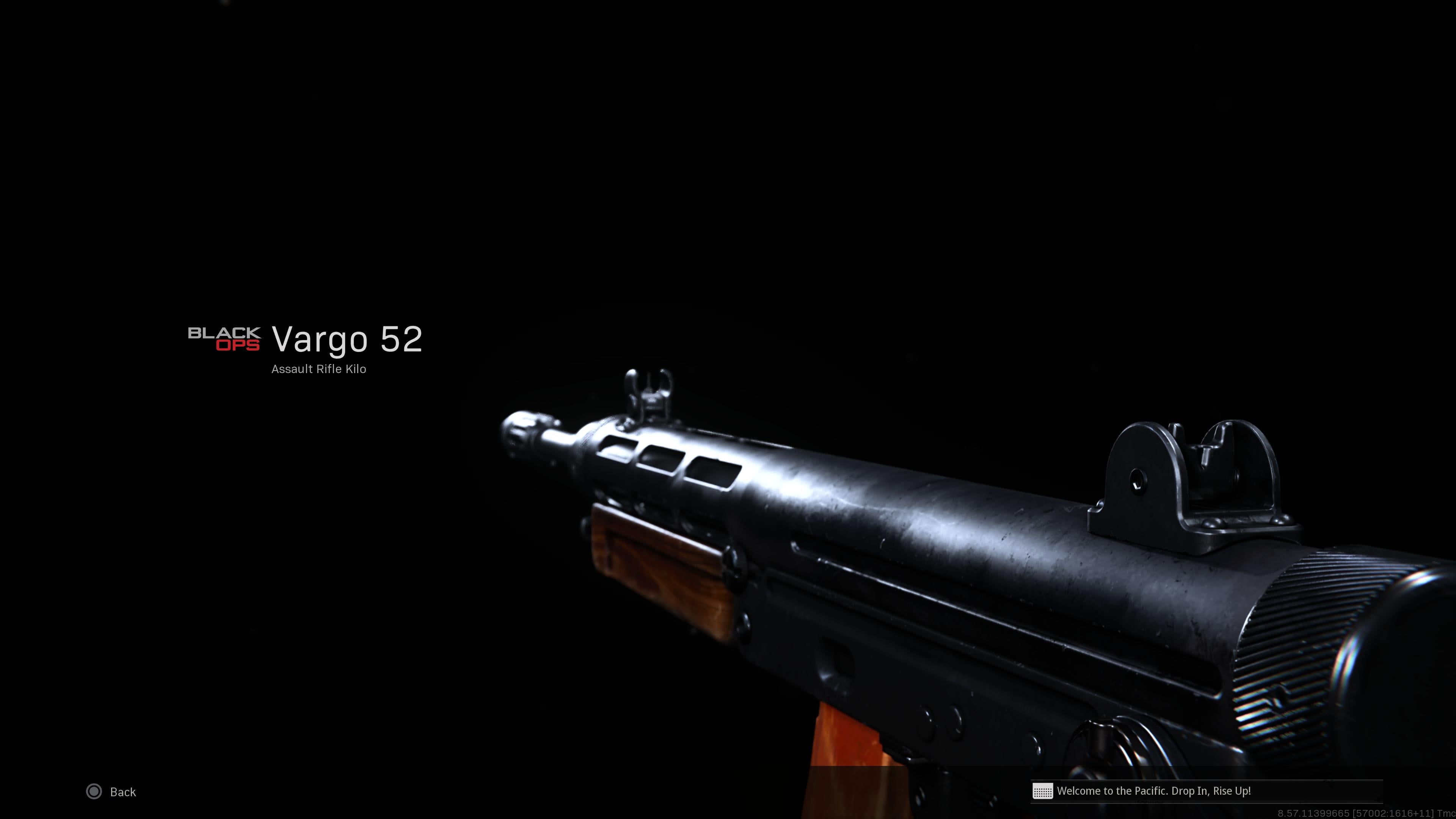Click the Assault Rifle Kilo subtitle
The width and height of the screenshot is (1456, 819).
[318, 369]
